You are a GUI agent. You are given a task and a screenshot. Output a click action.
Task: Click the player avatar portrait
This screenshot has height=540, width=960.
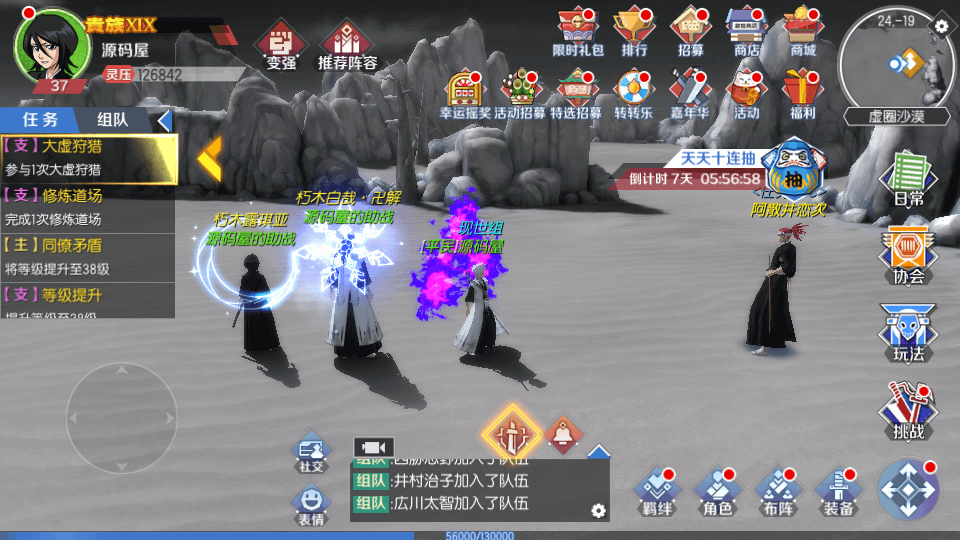coord(46,46)
